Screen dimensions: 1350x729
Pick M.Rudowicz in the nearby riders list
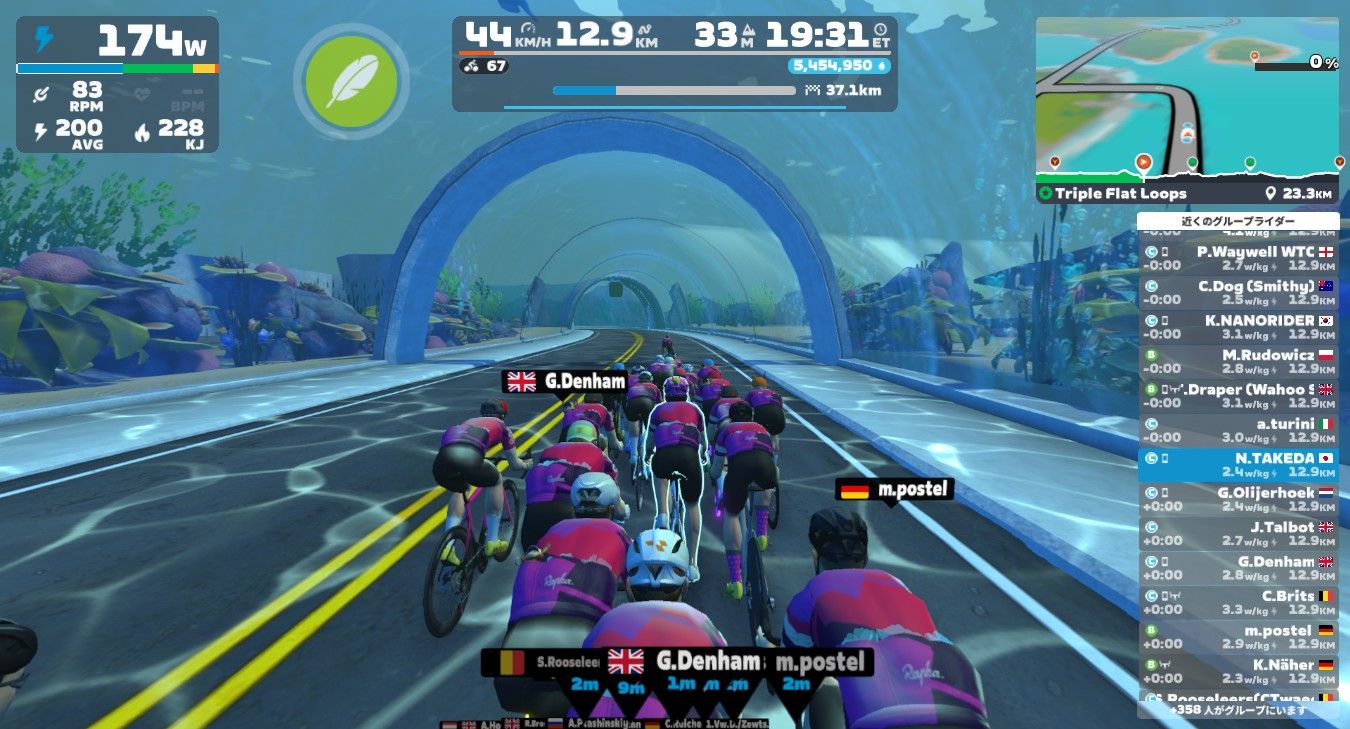coord(1238,361)
